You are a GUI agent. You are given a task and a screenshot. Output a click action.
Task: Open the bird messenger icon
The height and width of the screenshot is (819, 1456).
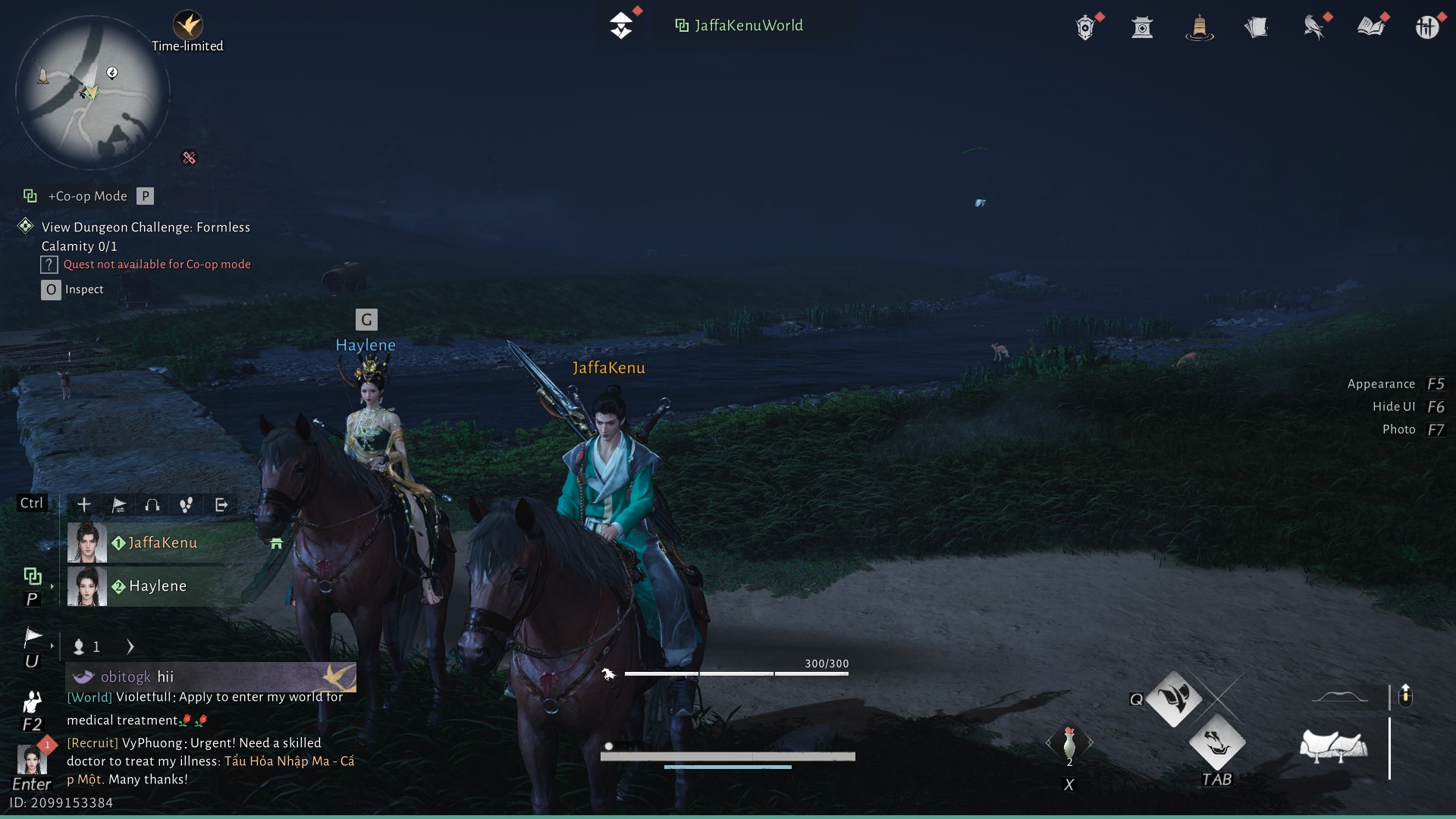point(1313,28)
